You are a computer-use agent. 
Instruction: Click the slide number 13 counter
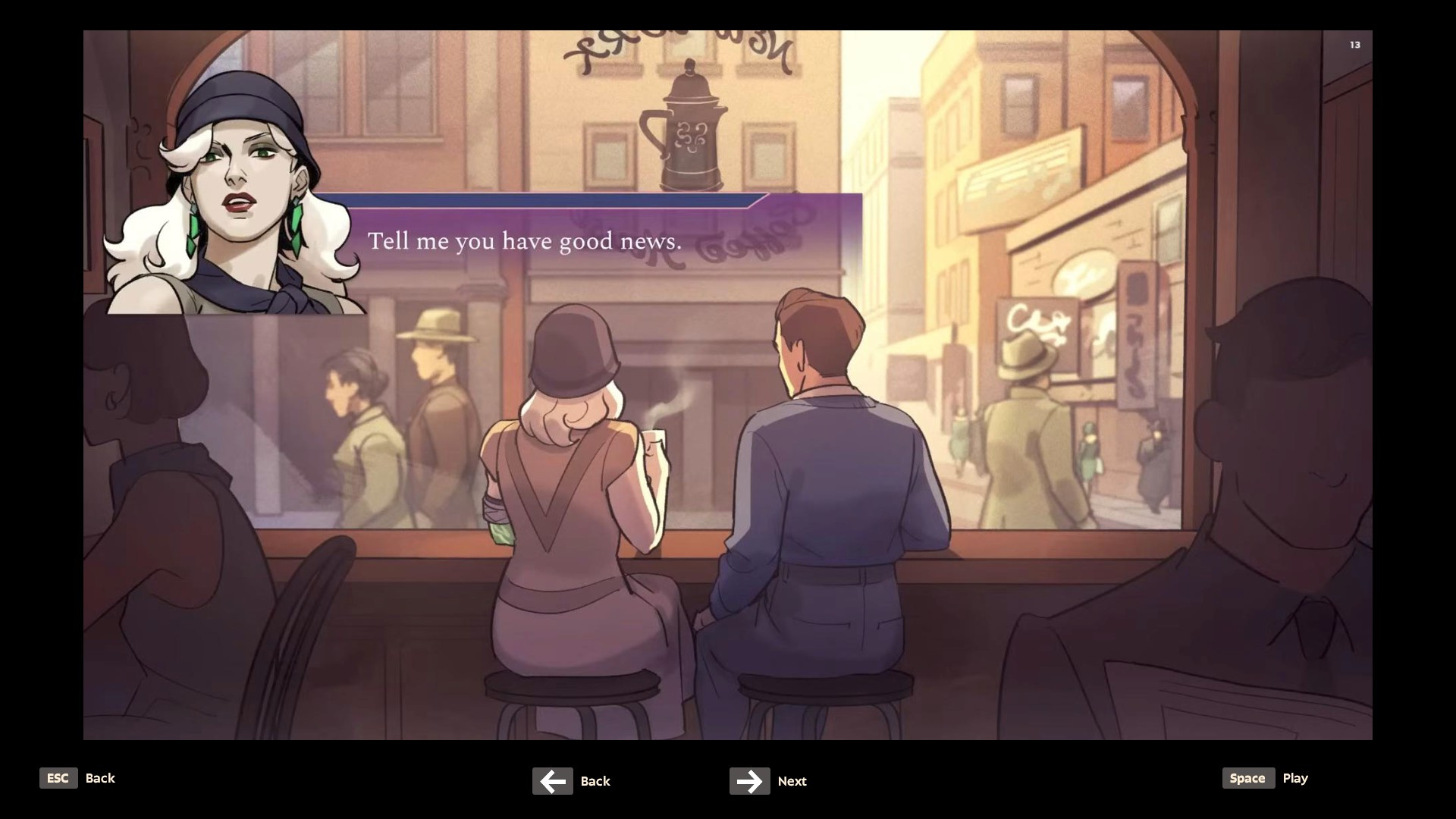tap(1354, 45)
